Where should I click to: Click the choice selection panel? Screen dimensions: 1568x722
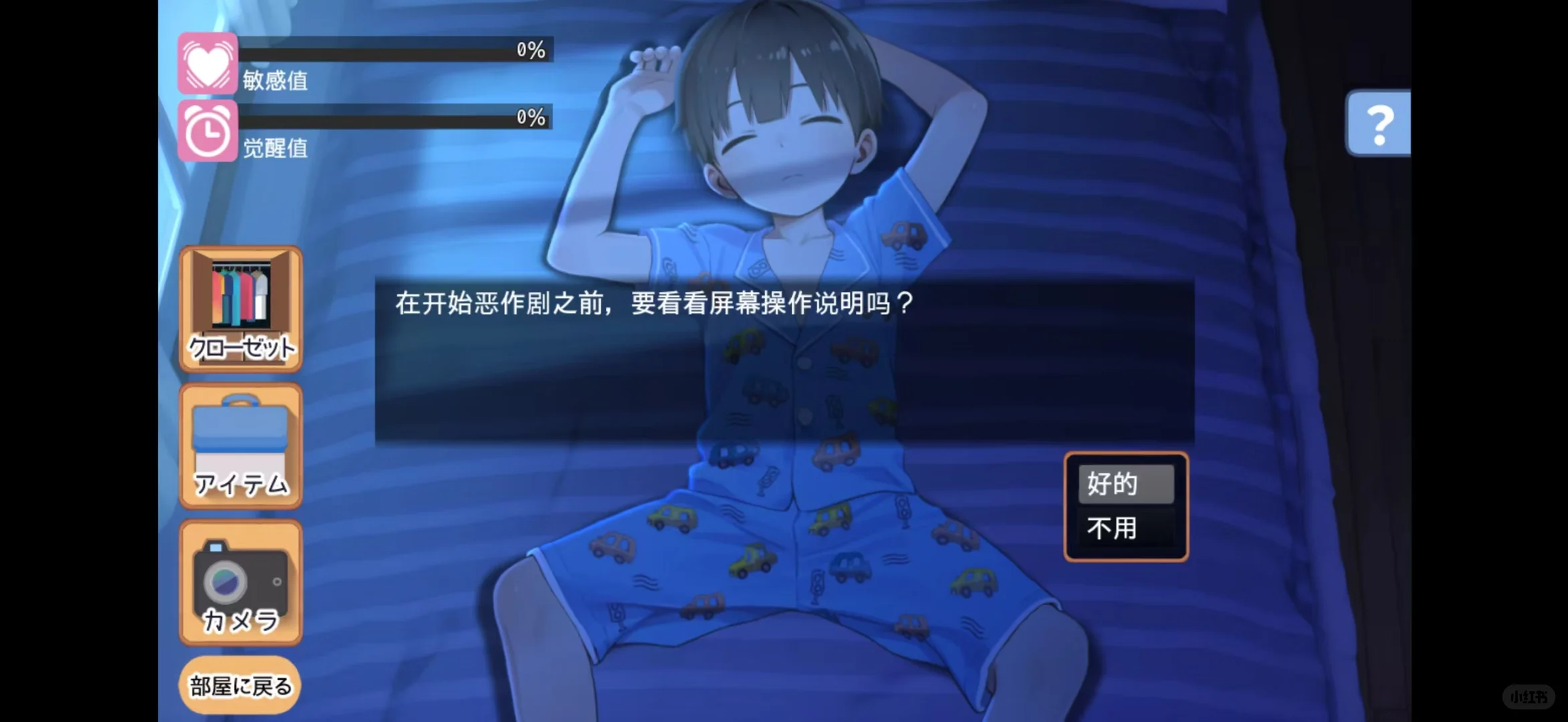[x=1126, y=505]
